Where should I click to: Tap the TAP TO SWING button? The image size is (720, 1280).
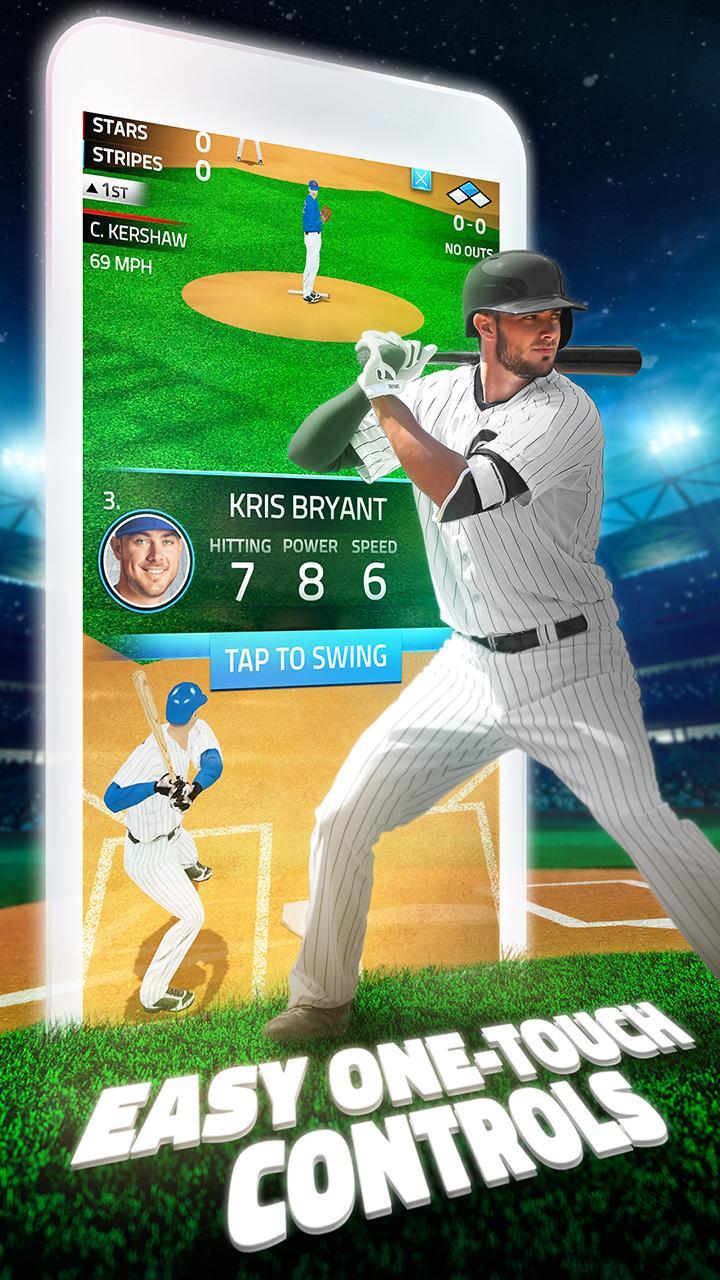click(x=306, y=658)
